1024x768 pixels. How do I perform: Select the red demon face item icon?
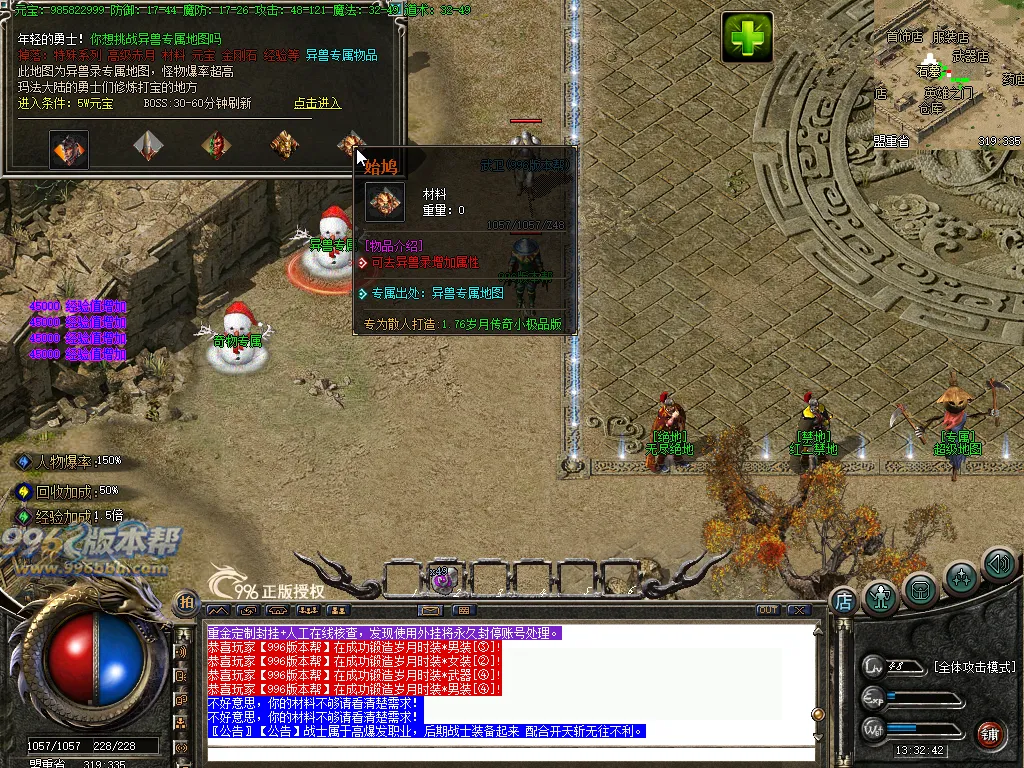[x=215, y=146]
